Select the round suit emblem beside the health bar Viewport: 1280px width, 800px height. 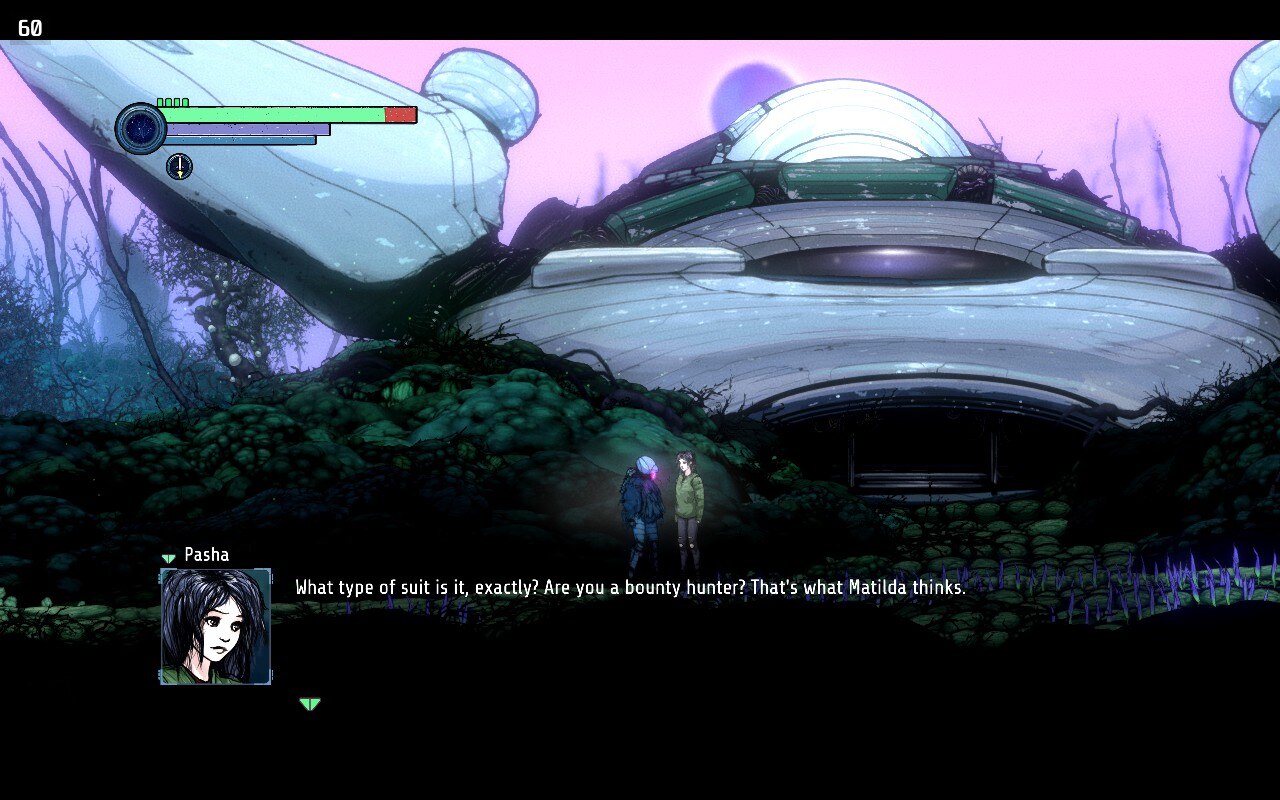point(140,128)
